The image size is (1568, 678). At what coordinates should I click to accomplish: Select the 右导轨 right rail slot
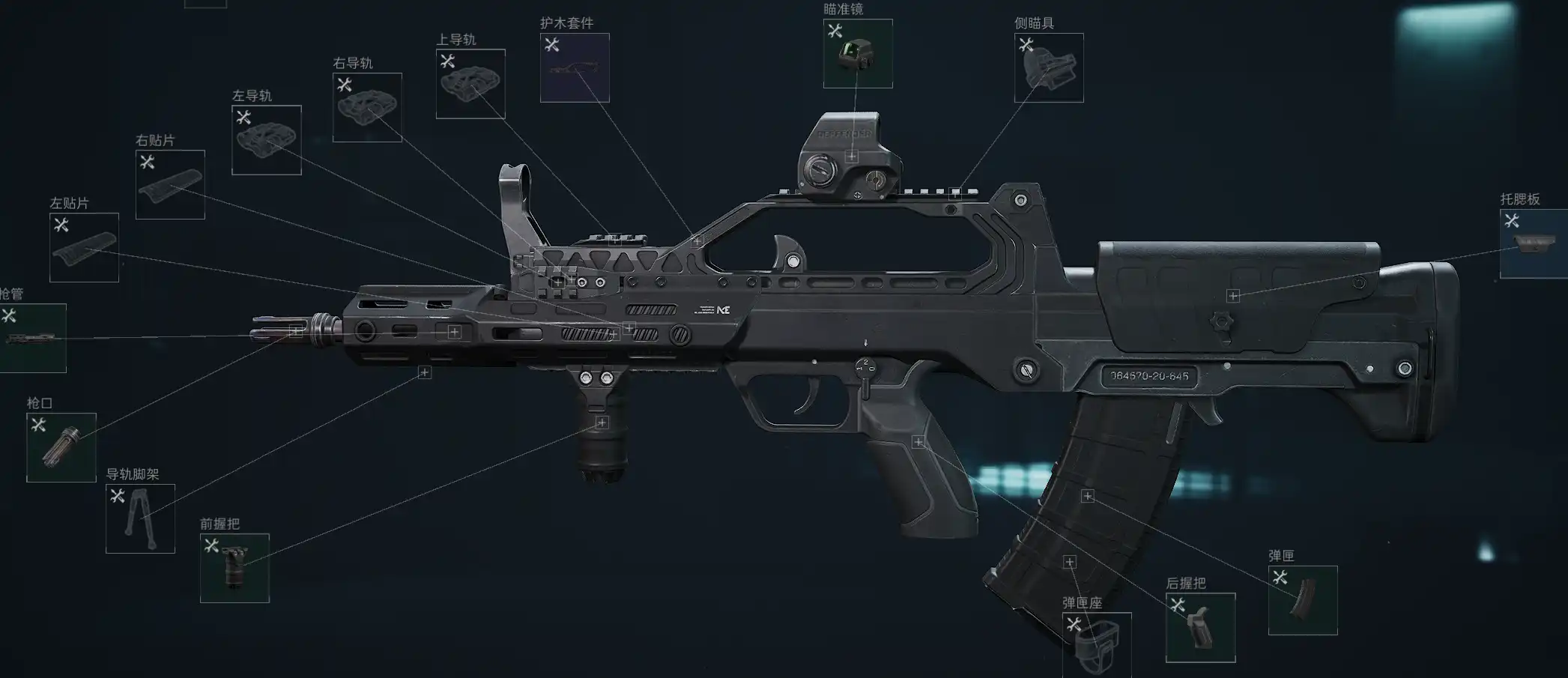tap(367, 108)
